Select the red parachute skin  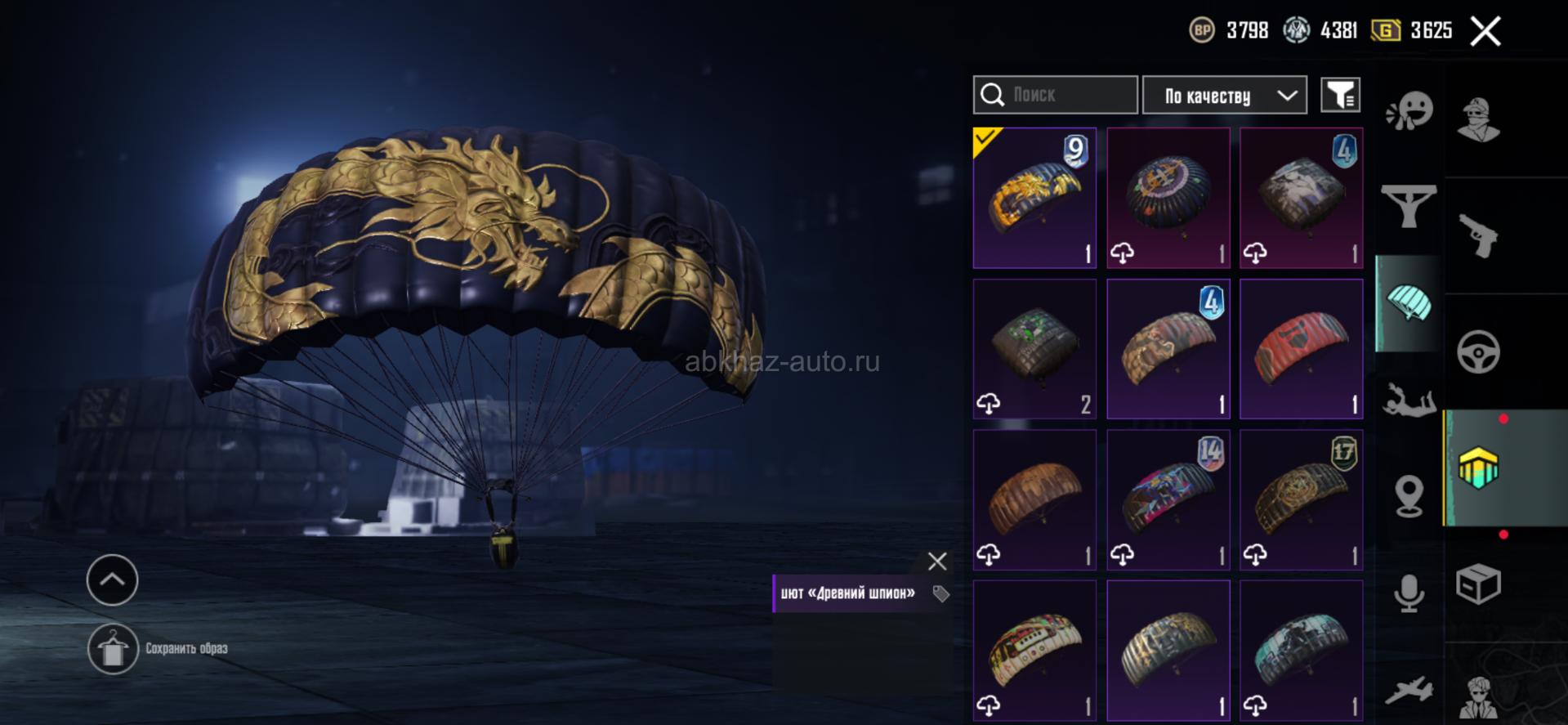click(x=1301, y=349)
